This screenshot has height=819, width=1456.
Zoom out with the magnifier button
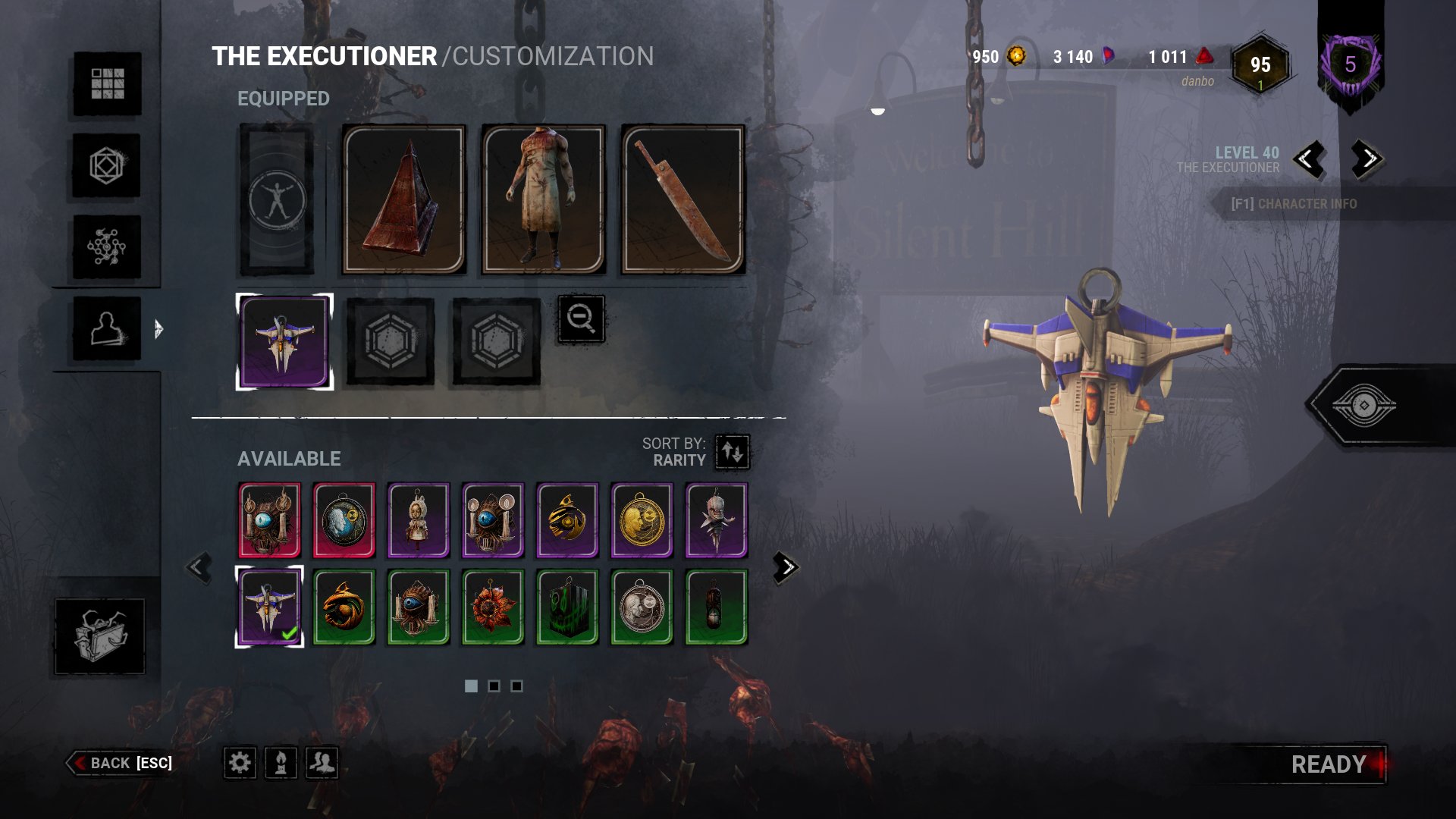click(x=581, y=318)
